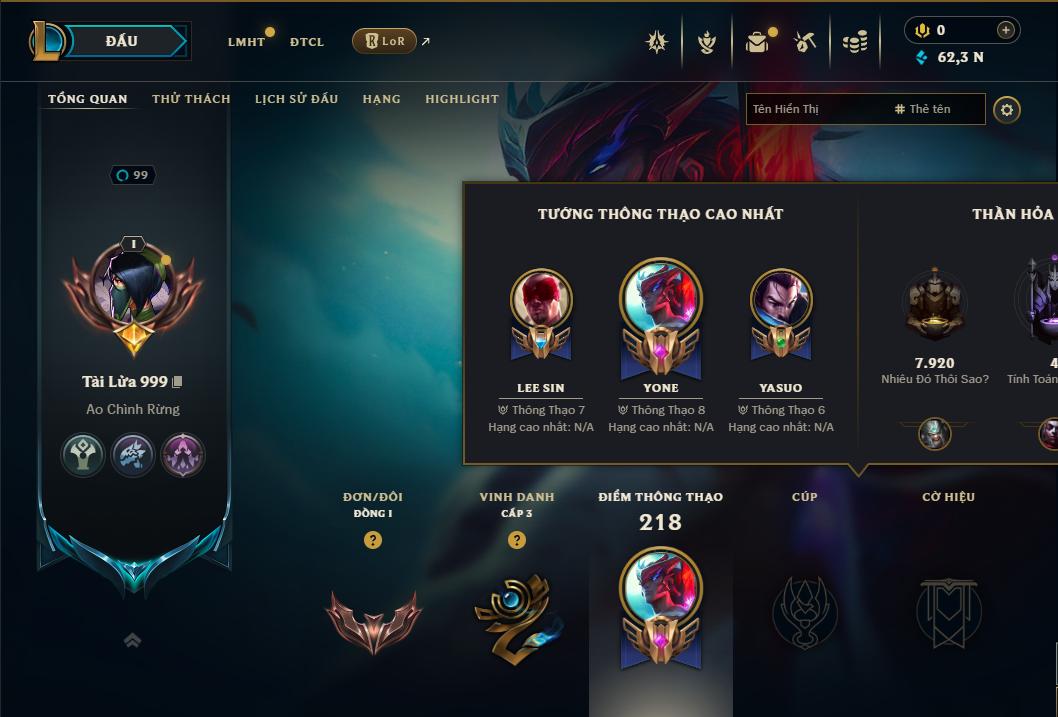Open the CÚP trophy section
1058x717 pixels.
805,608
